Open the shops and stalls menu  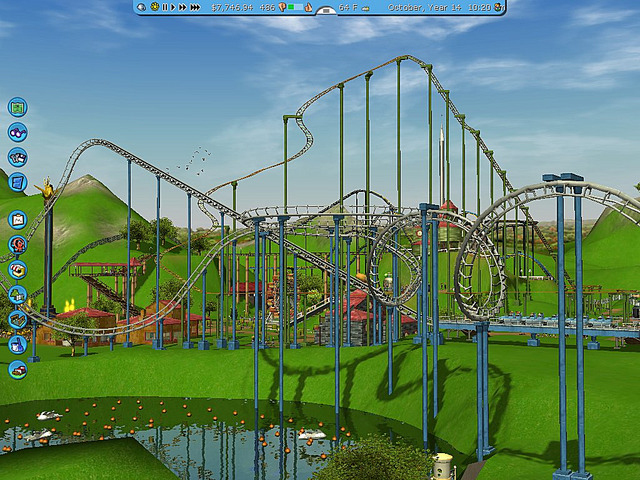click(17, 269)
